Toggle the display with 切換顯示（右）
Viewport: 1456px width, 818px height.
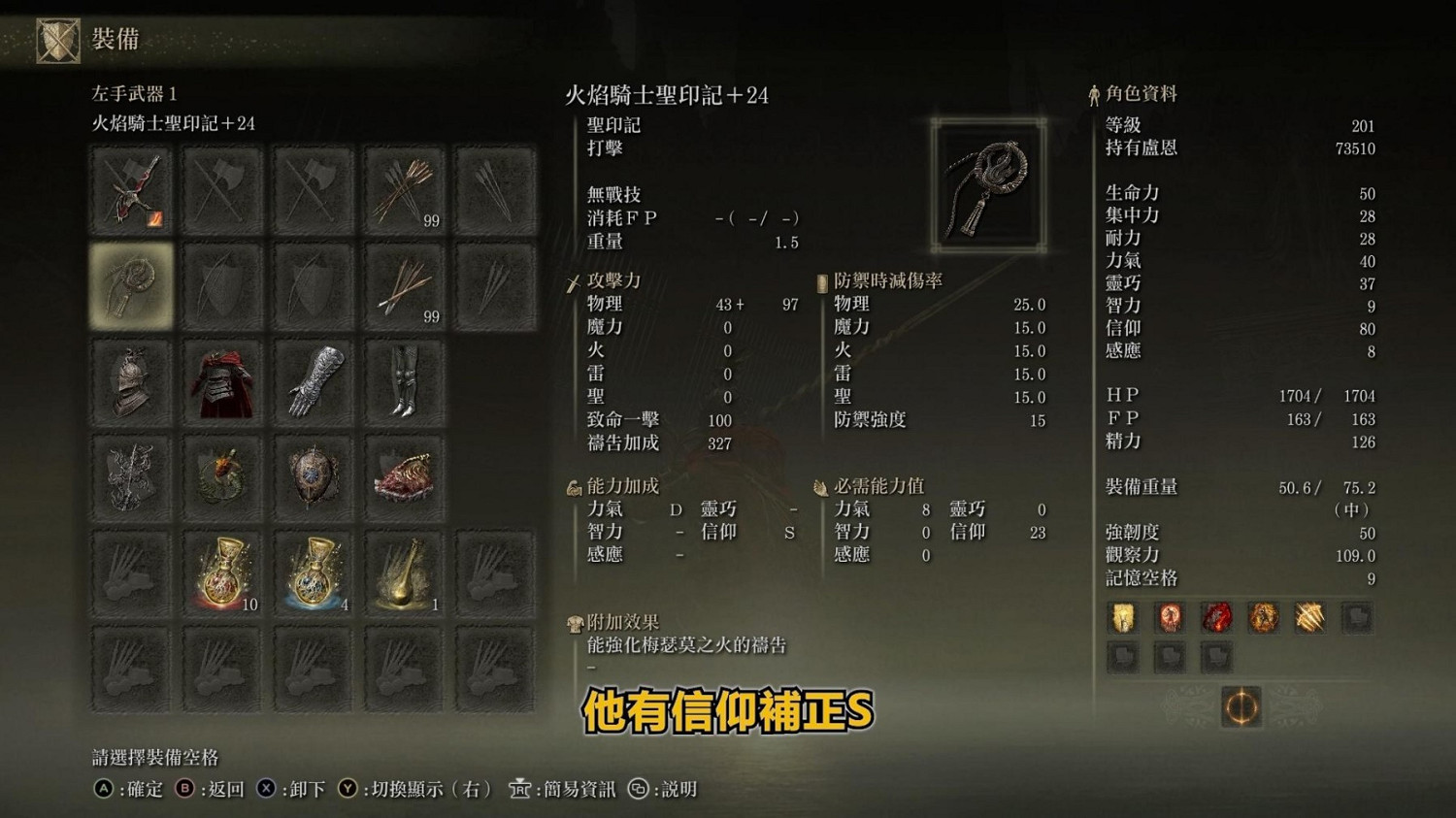pyautogui.click(x=417, y=790)
